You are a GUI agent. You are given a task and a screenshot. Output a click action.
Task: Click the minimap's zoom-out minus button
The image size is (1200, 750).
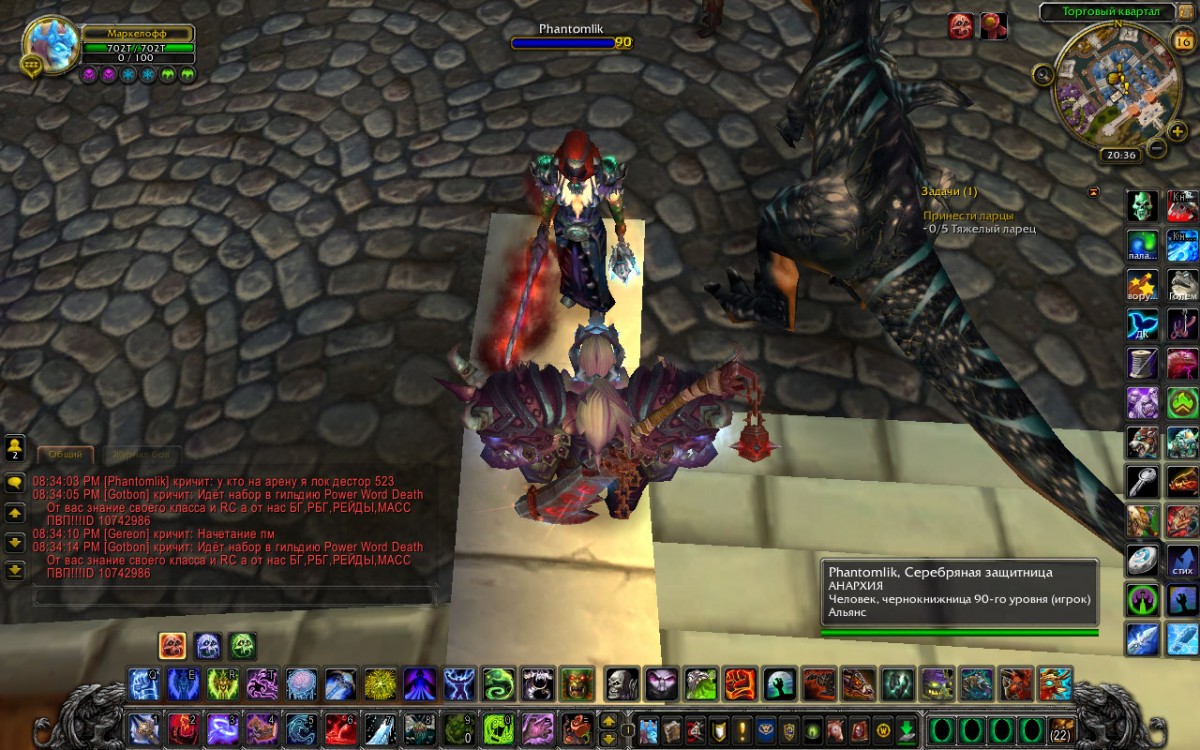1156,149
